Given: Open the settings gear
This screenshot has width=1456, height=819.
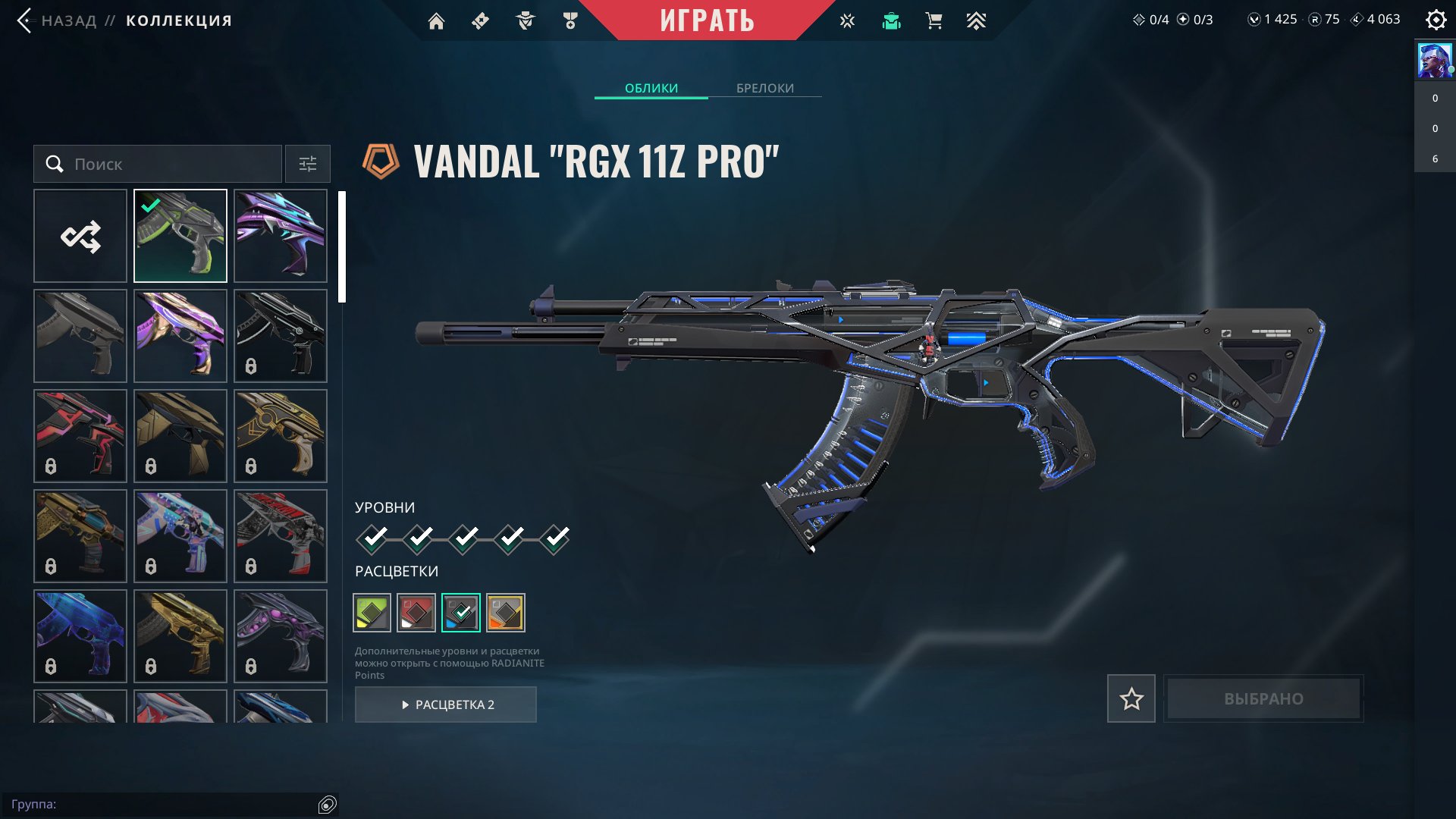Looking at the screenshot, I should [x=1436, y=20].
